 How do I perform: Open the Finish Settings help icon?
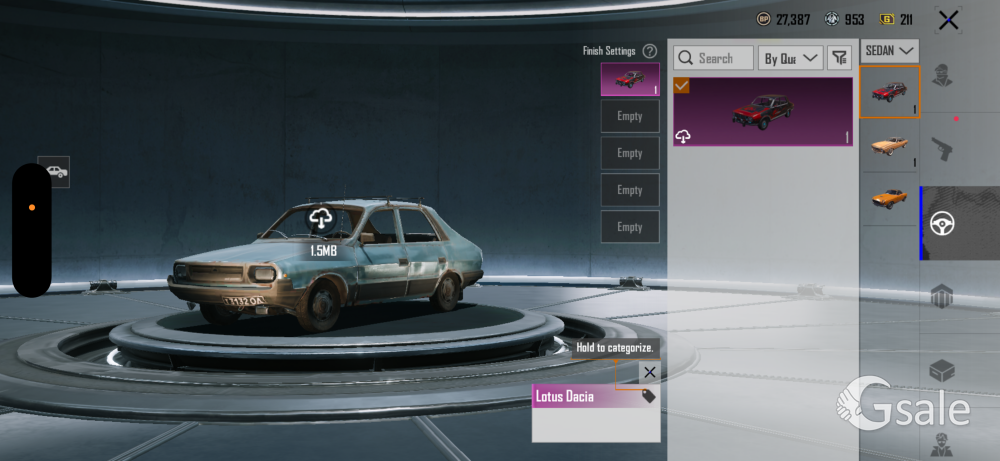pyautogui.click(x=650, y=51)
